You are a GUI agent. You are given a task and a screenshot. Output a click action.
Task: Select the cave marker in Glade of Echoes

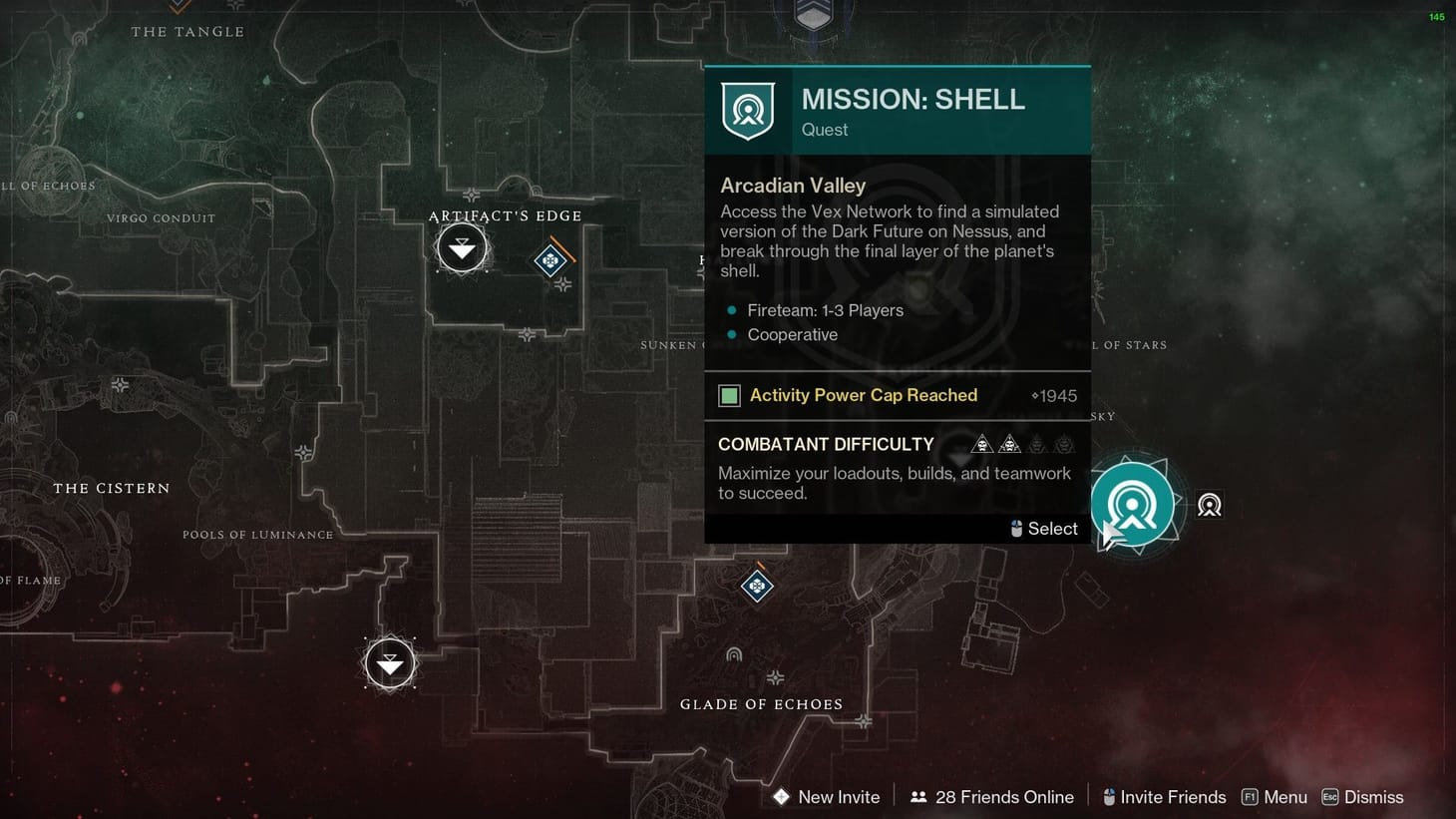coord(735,653)
